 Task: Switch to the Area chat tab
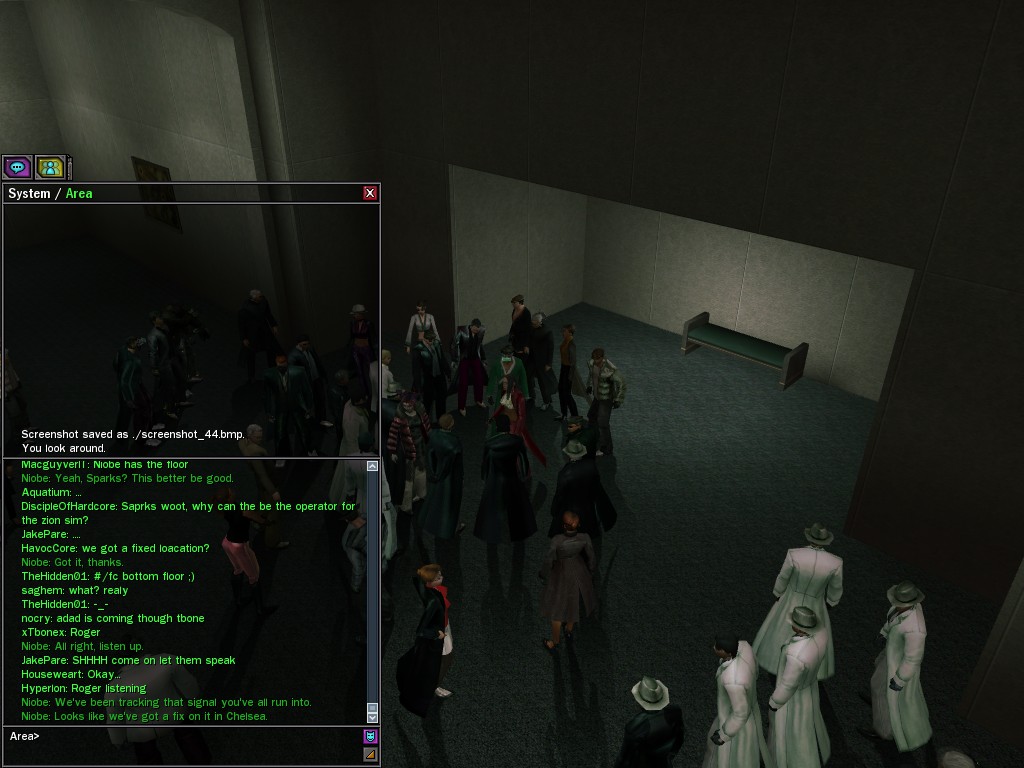point(79,193)
